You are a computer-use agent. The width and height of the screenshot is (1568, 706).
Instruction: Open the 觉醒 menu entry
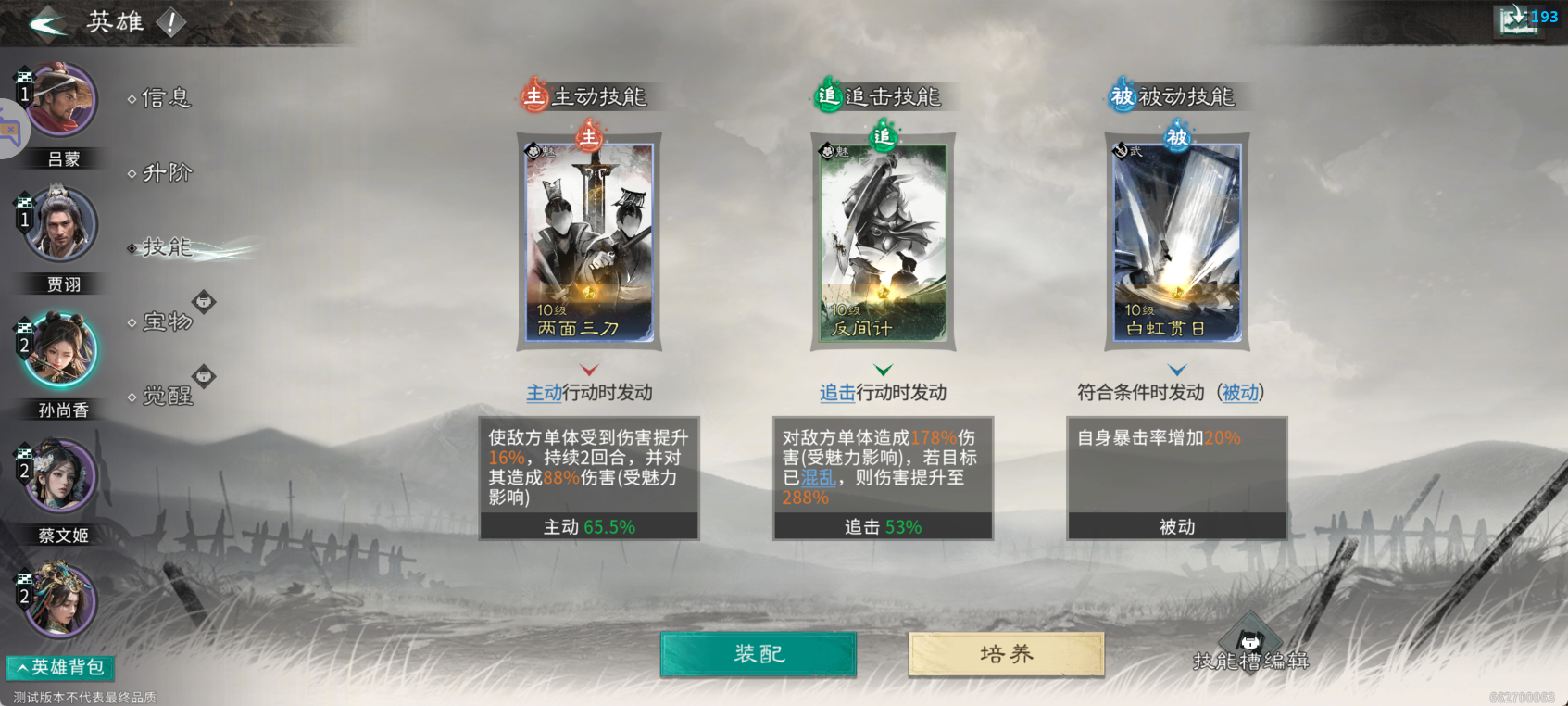point(169,397)
